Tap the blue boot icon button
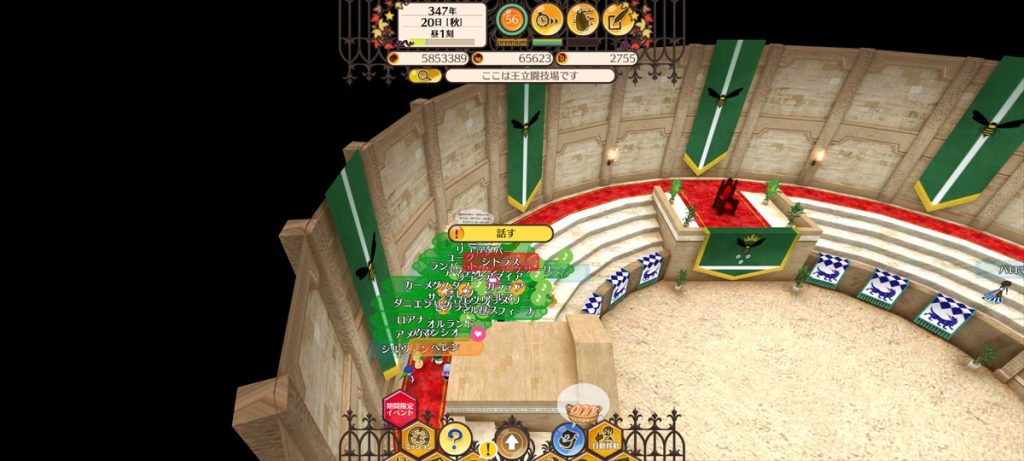 coord(568,439)
